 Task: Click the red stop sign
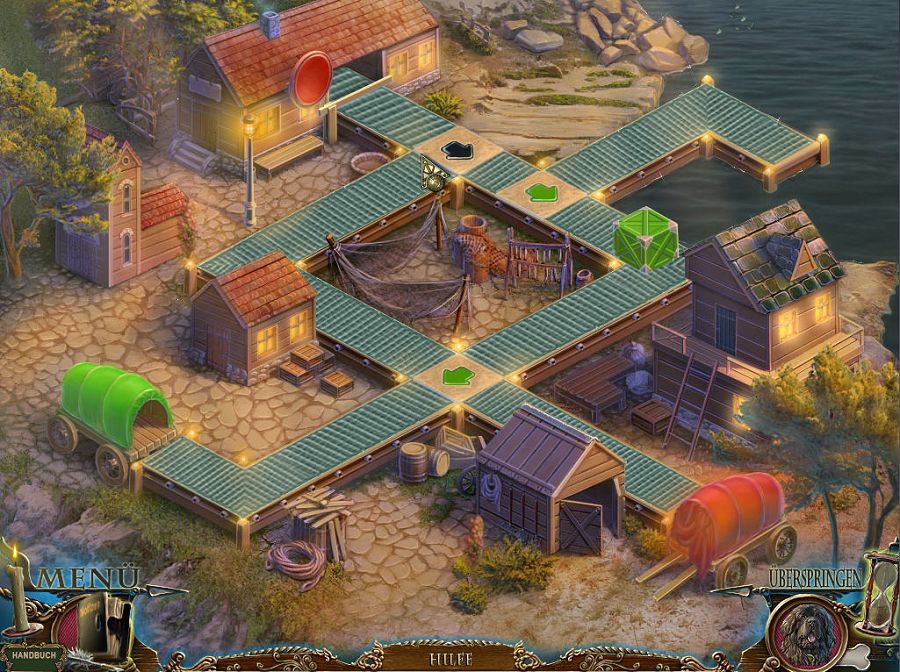pos(312,77)
